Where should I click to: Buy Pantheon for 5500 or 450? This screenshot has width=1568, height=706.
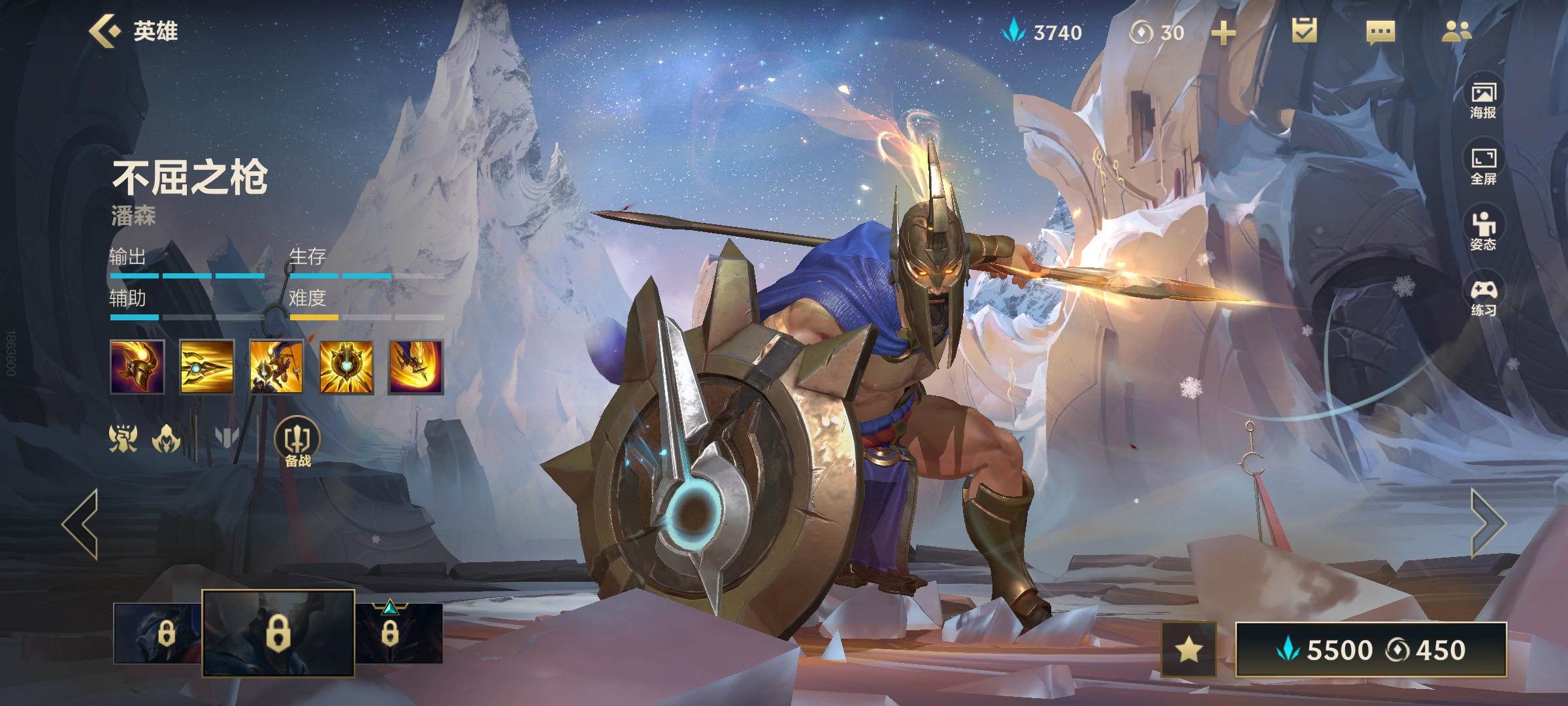click(1371, 650)
